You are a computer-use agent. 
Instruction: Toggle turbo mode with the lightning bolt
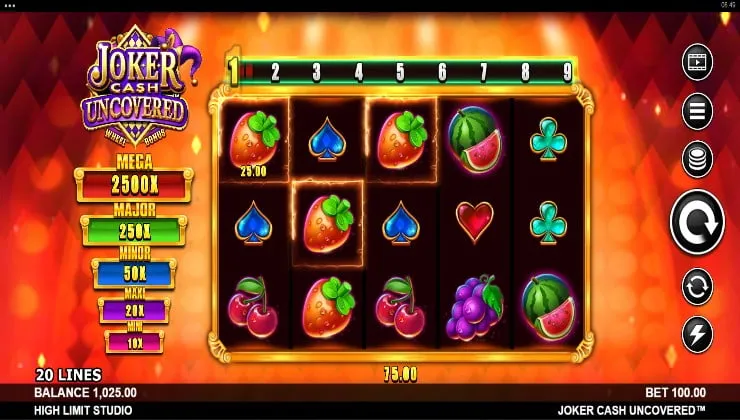(697, 333)
